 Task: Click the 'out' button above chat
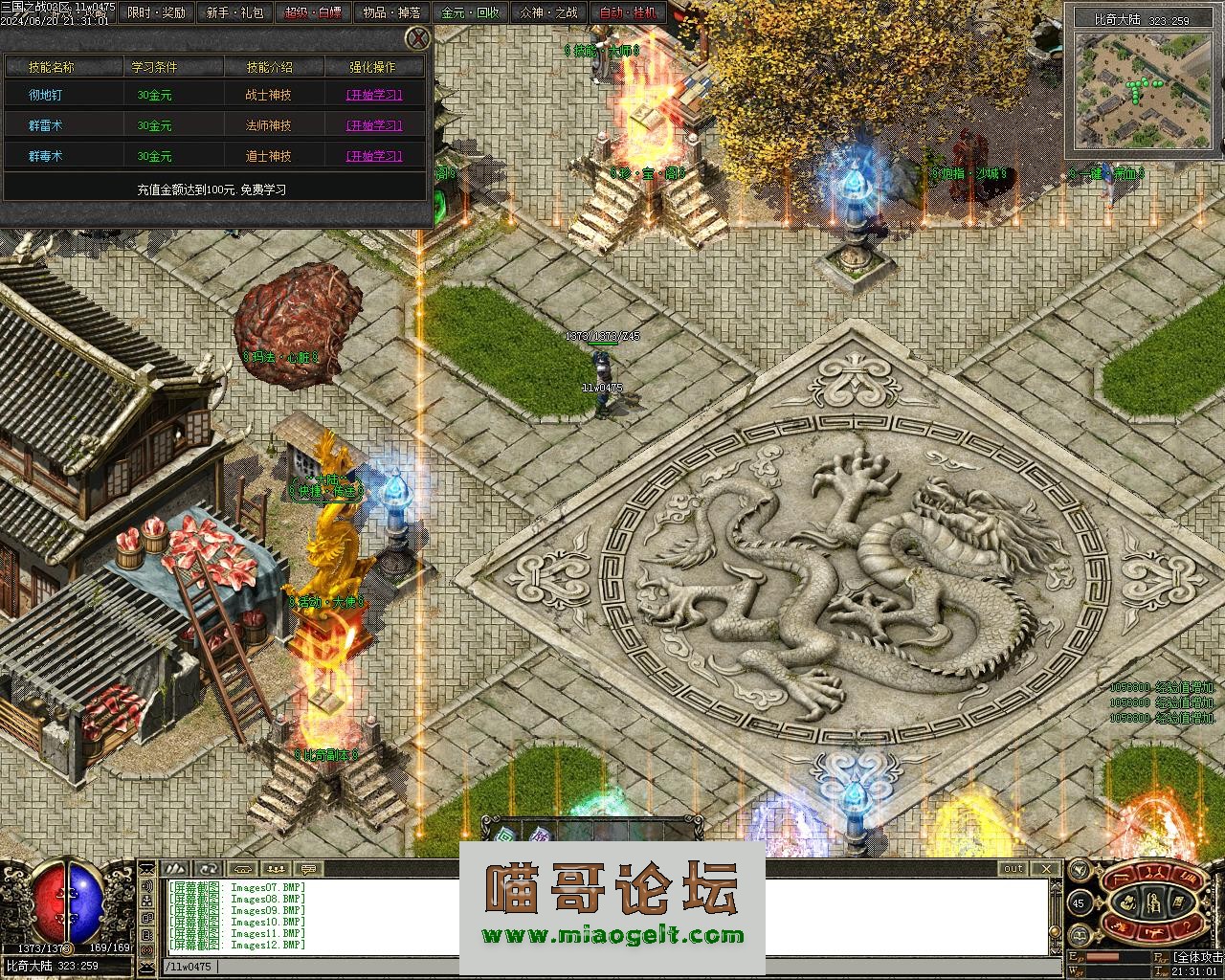[1013, 869]
